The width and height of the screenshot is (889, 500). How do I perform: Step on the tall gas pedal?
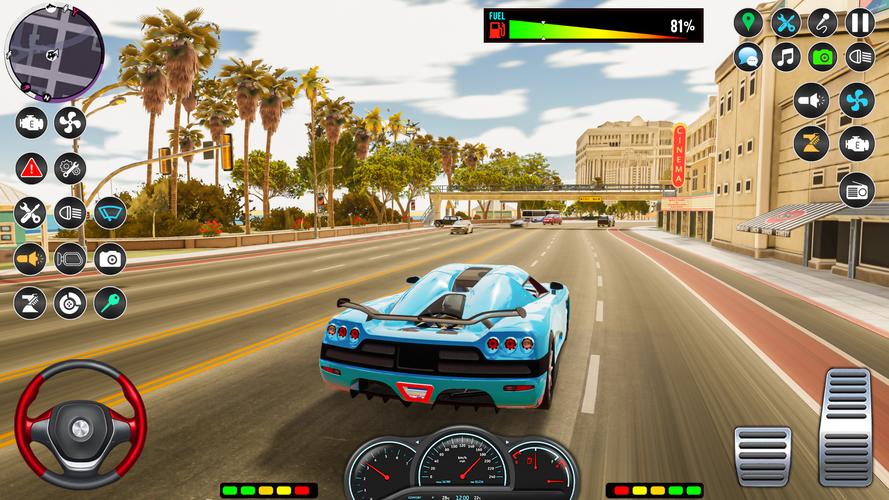846,425
